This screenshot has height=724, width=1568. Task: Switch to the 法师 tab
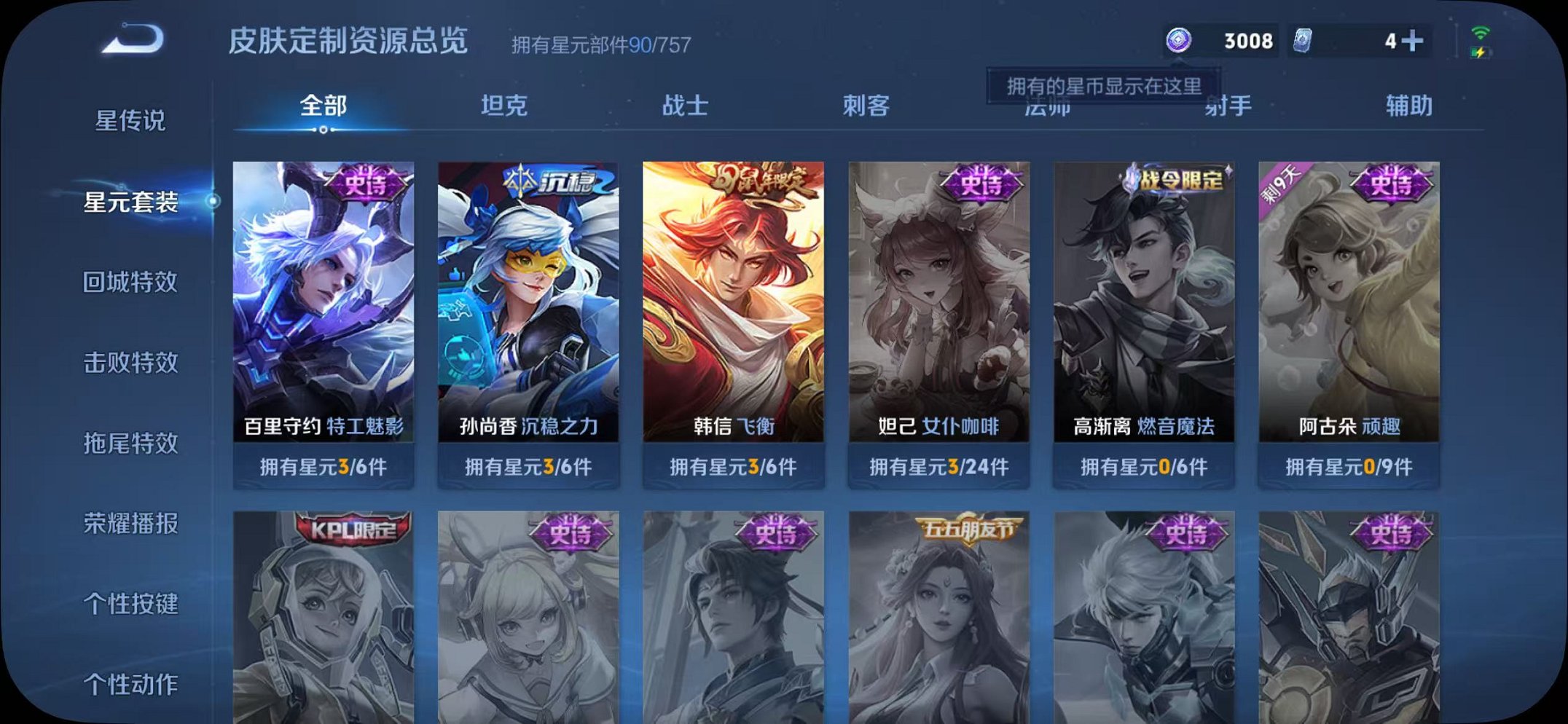(x=1046, y=106)
